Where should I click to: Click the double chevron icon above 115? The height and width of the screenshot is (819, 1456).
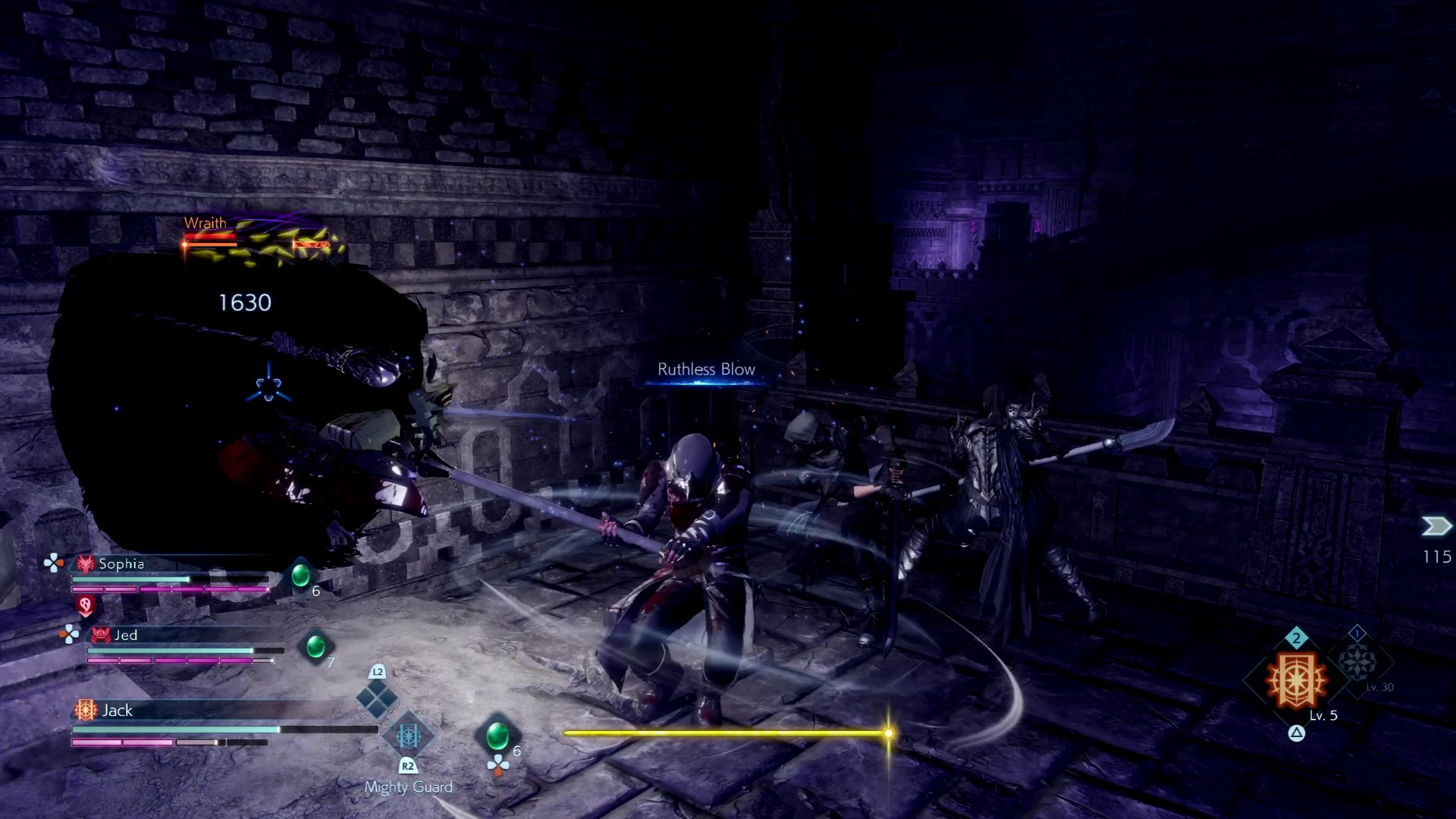click(1436, 526)
